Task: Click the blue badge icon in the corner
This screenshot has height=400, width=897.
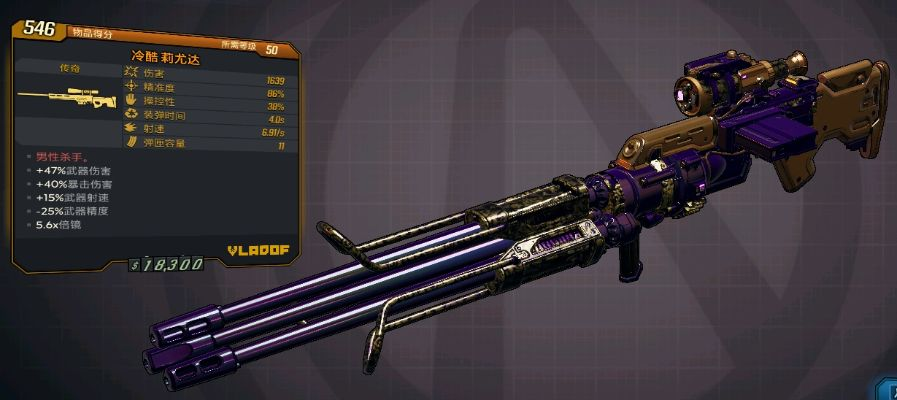Action: (x=887, y=389)
